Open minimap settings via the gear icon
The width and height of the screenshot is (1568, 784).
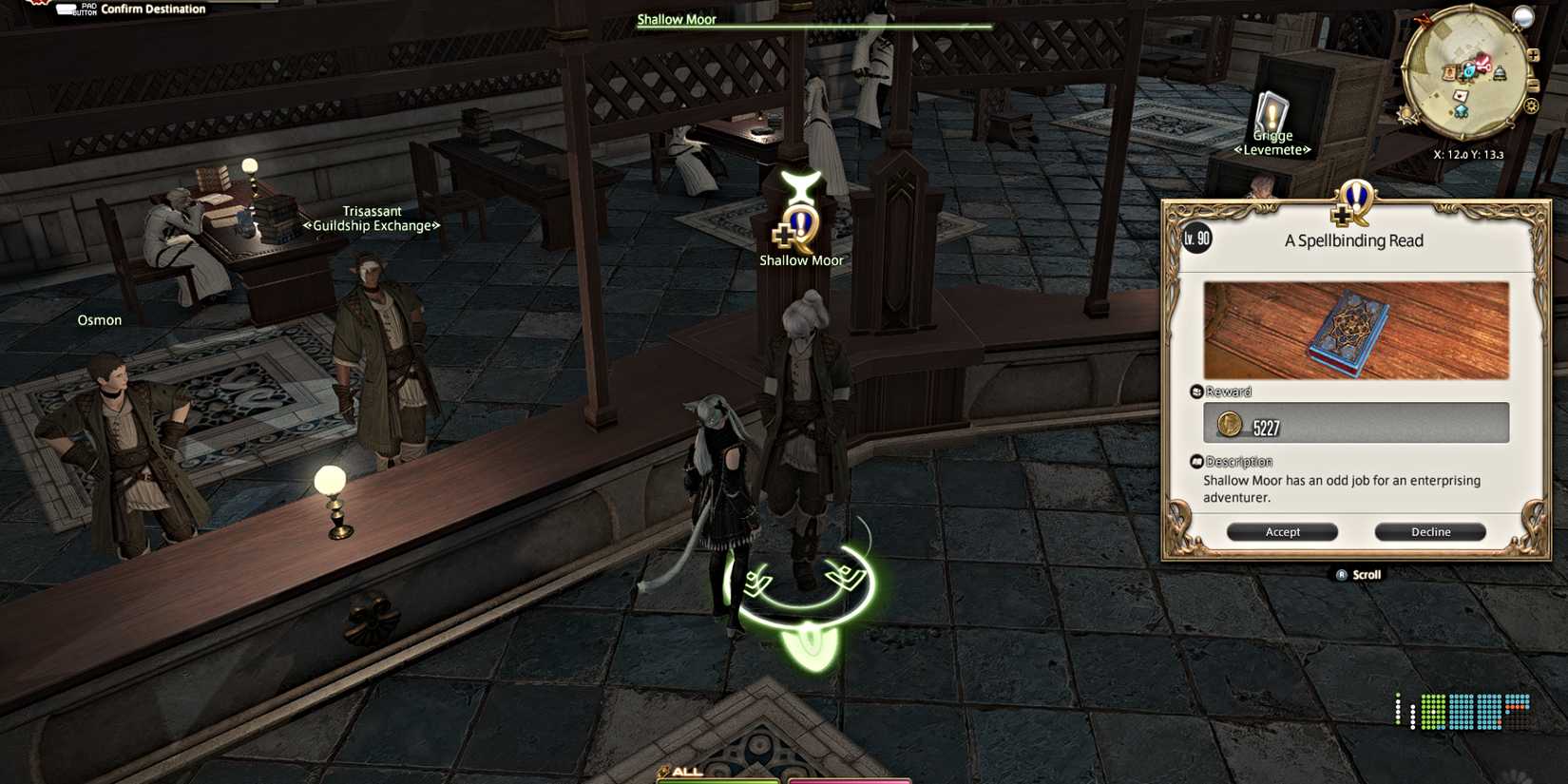pyautogui.click(x=1531, y=105)
